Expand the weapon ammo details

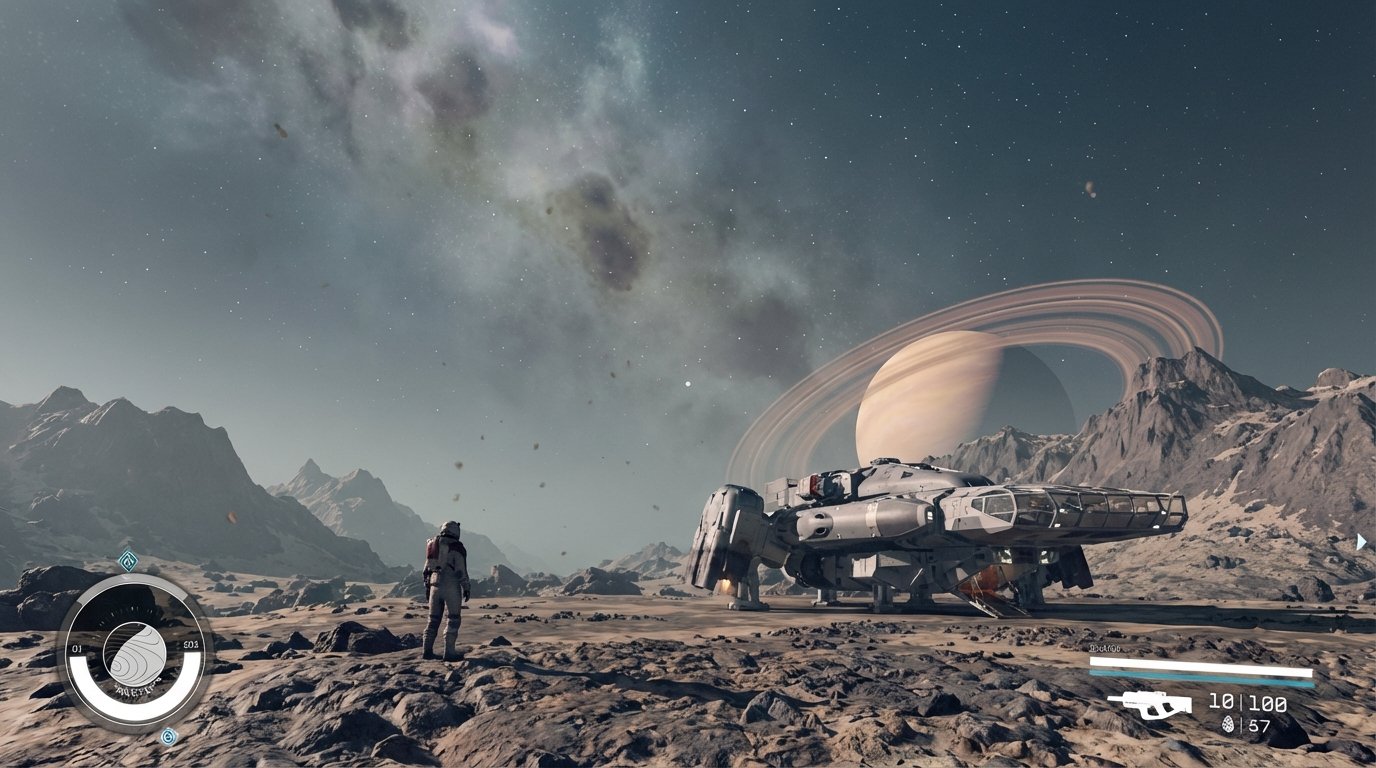pyautogui.click(x=1222, y=703)
